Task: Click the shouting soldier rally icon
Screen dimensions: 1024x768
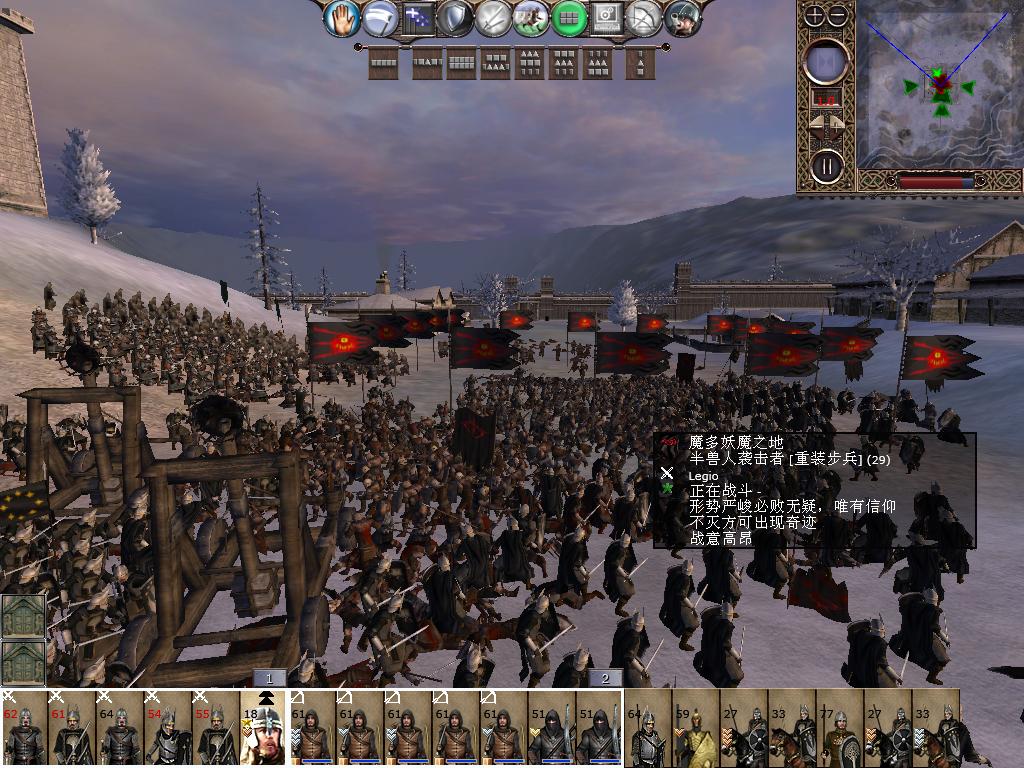Action: pyautogui.click(x=684, y=18)
